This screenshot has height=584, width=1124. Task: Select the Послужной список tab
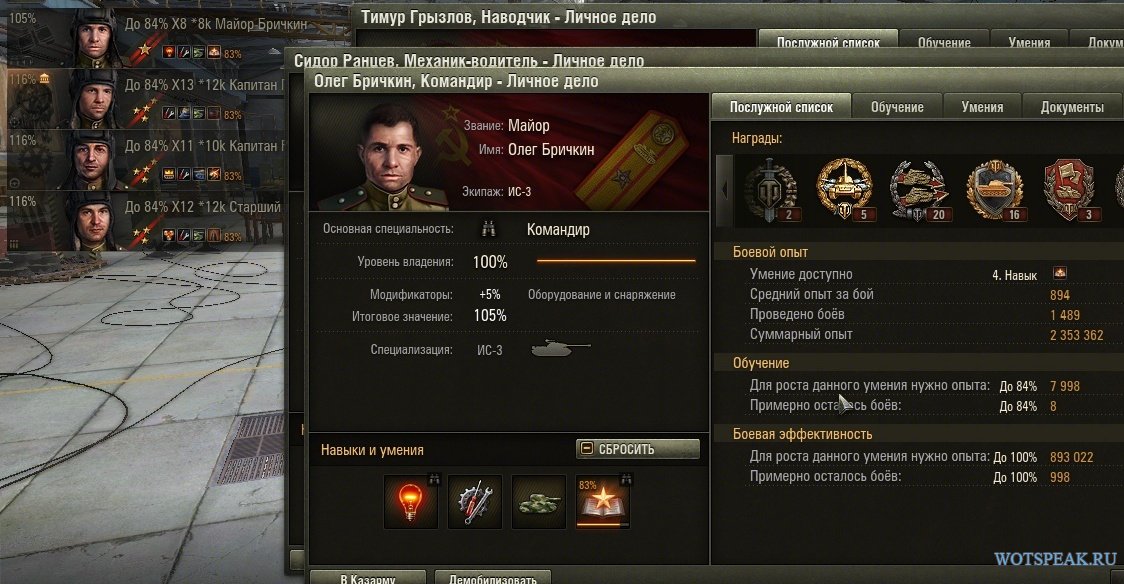[781, 107]
